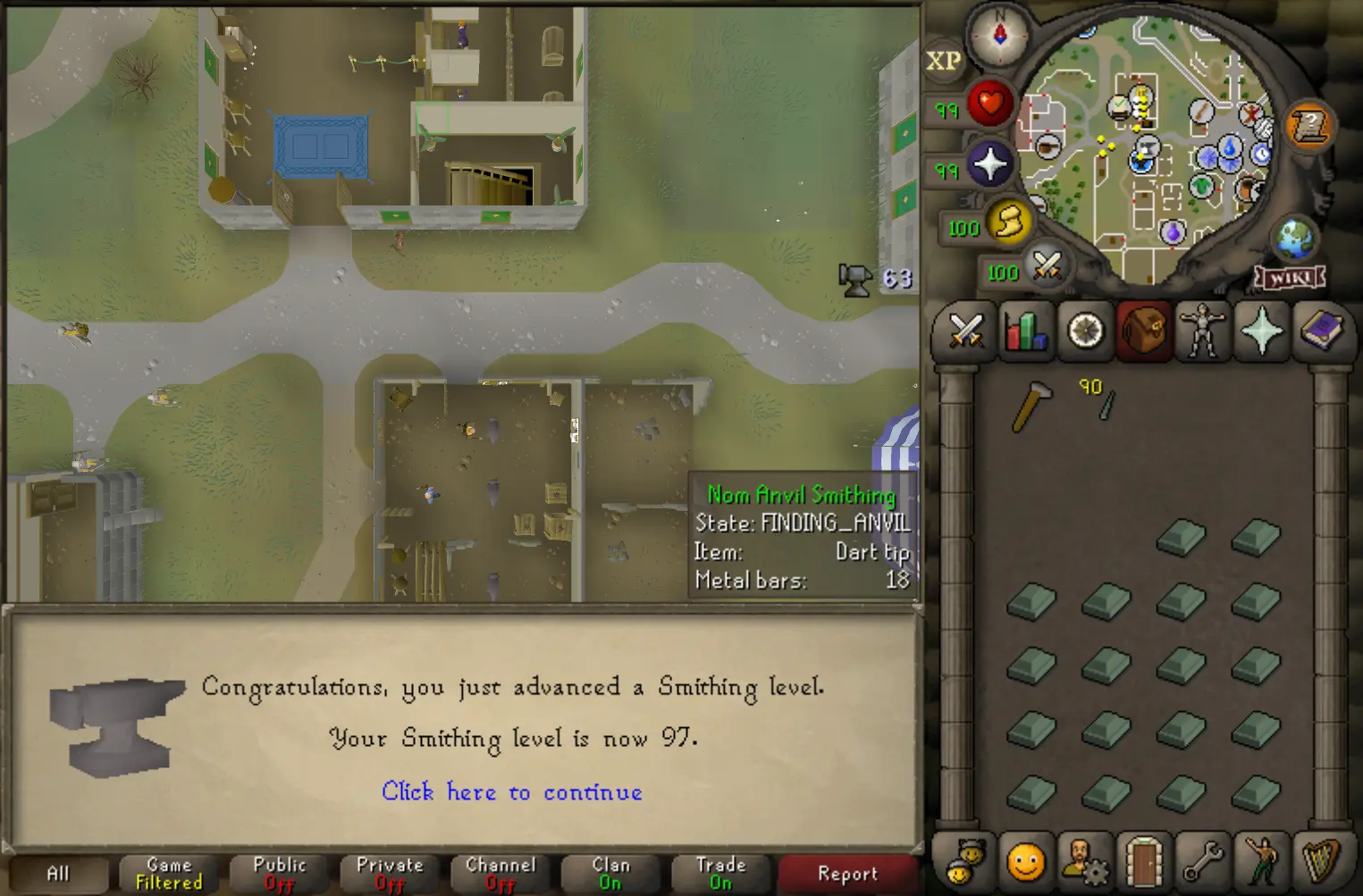This screenshot has height=896, width=1363.
Task: Open the Prayer tab
Action: [x=1262, y=332]
